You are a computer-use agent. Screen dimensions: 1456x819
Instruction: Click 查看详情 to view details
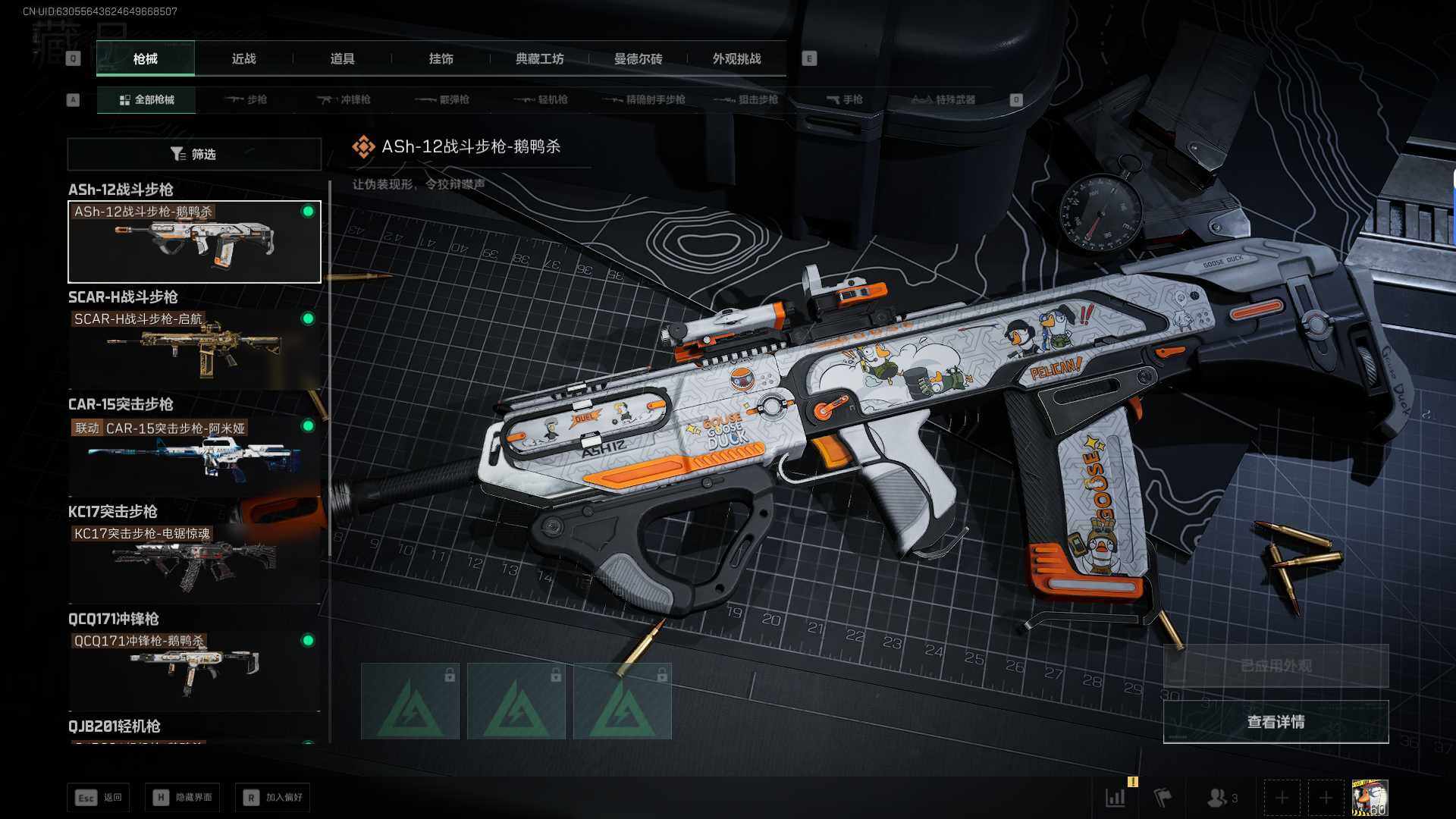[1276, 722]
